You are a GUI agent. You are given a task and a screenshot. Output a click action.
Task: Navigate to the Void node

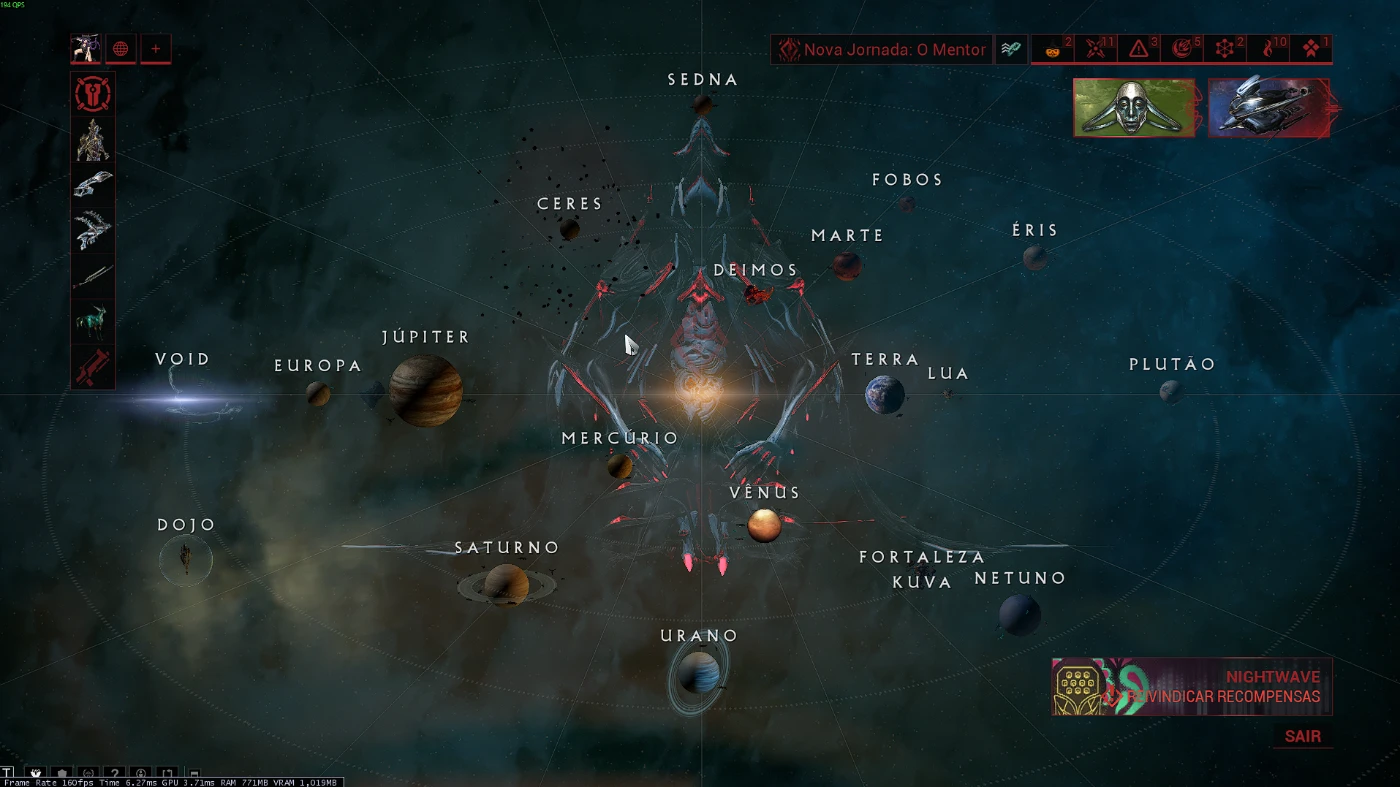(184, 400)
